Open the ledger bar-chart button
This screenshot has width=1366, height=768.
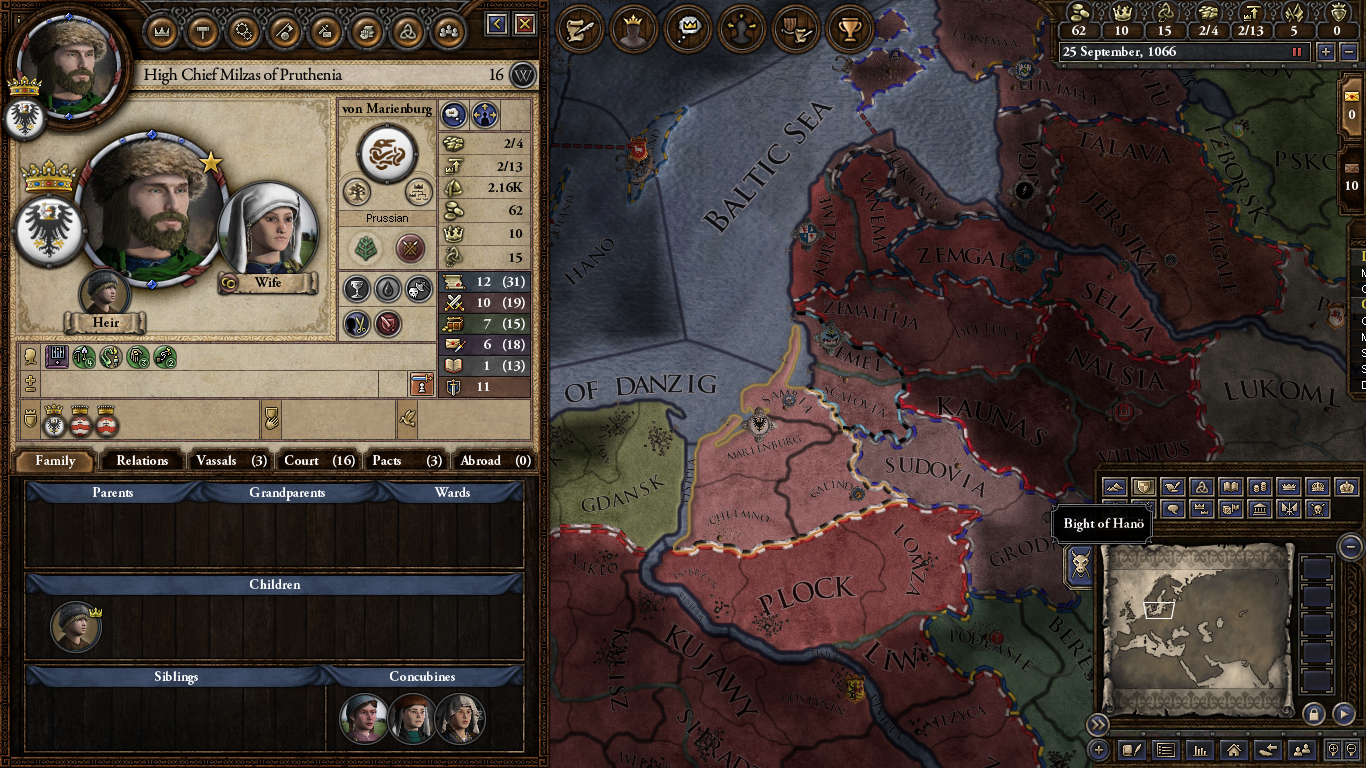point(1200,749)
